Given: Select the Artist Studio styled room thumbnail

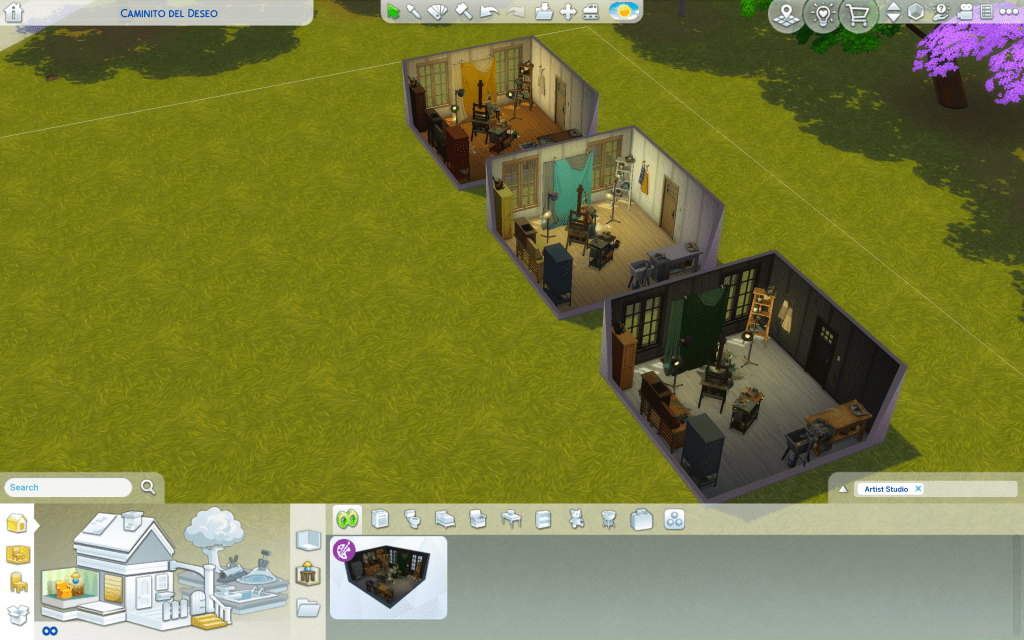Looking at the screenshot, I should click(389, 577).
